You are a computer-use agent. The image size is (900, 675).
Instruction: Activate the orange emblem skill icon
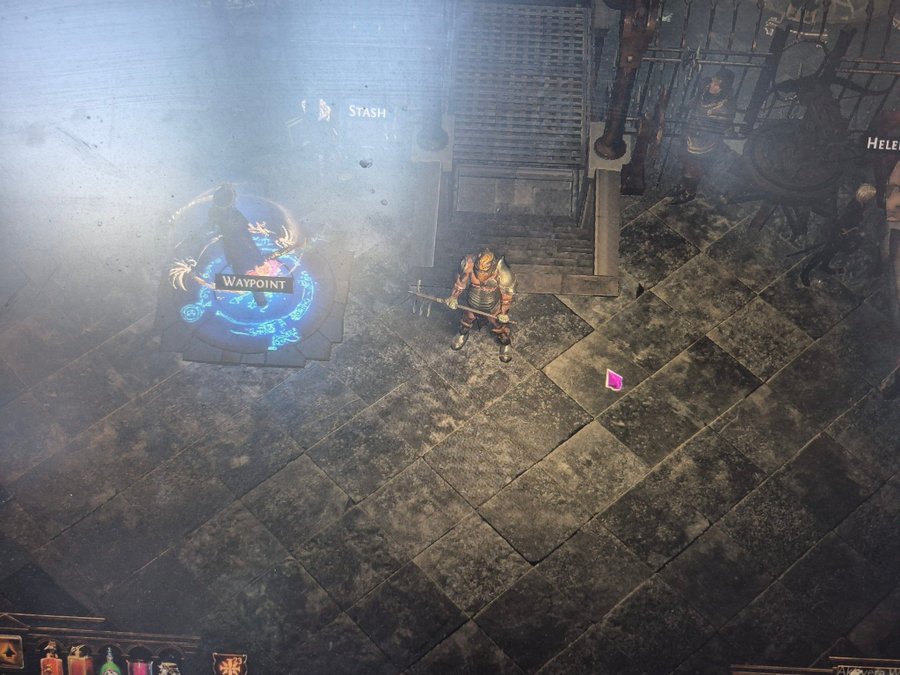229,664
